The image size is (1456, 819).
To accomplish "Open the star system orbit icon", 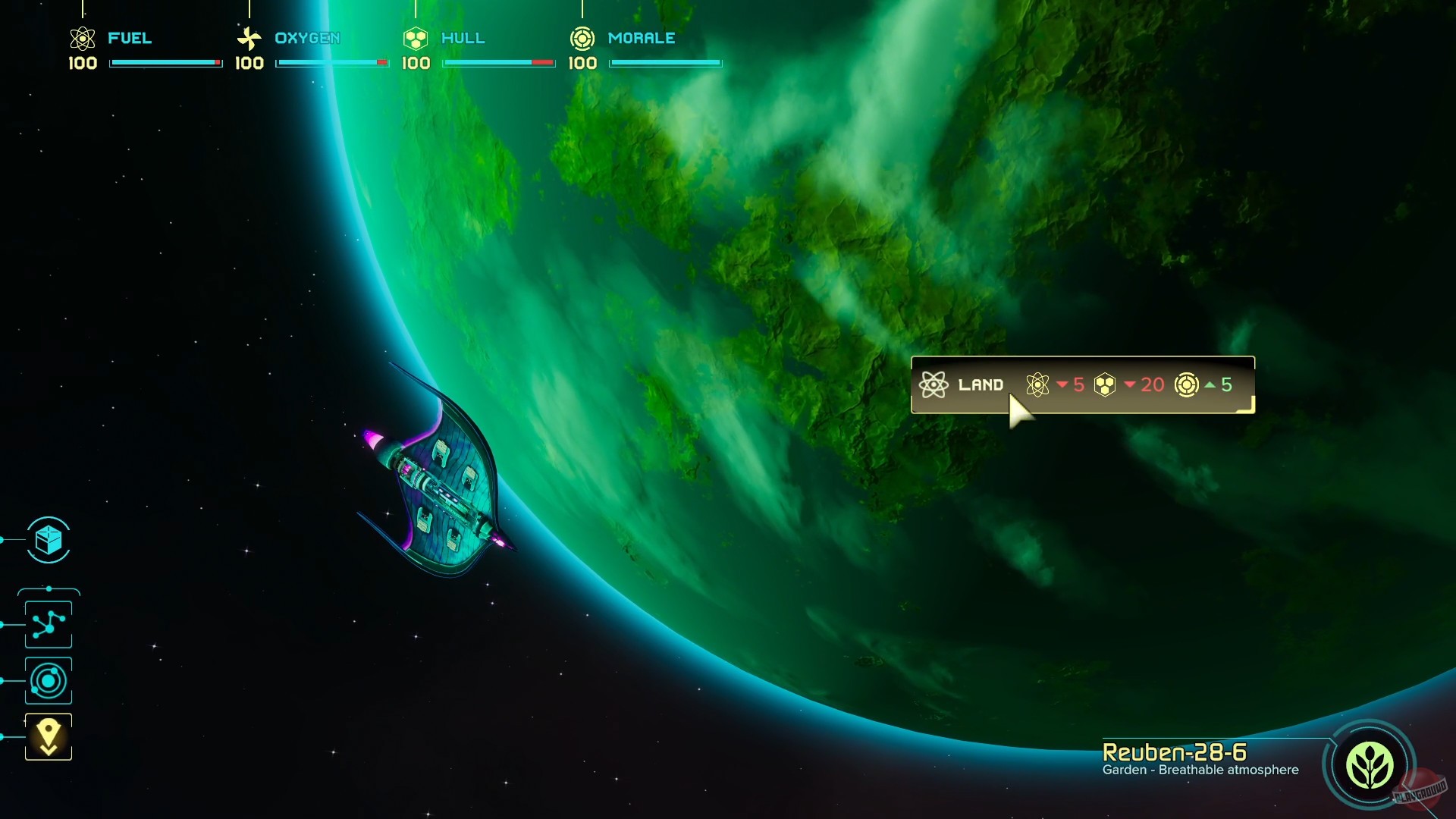I will coord(48,680).
